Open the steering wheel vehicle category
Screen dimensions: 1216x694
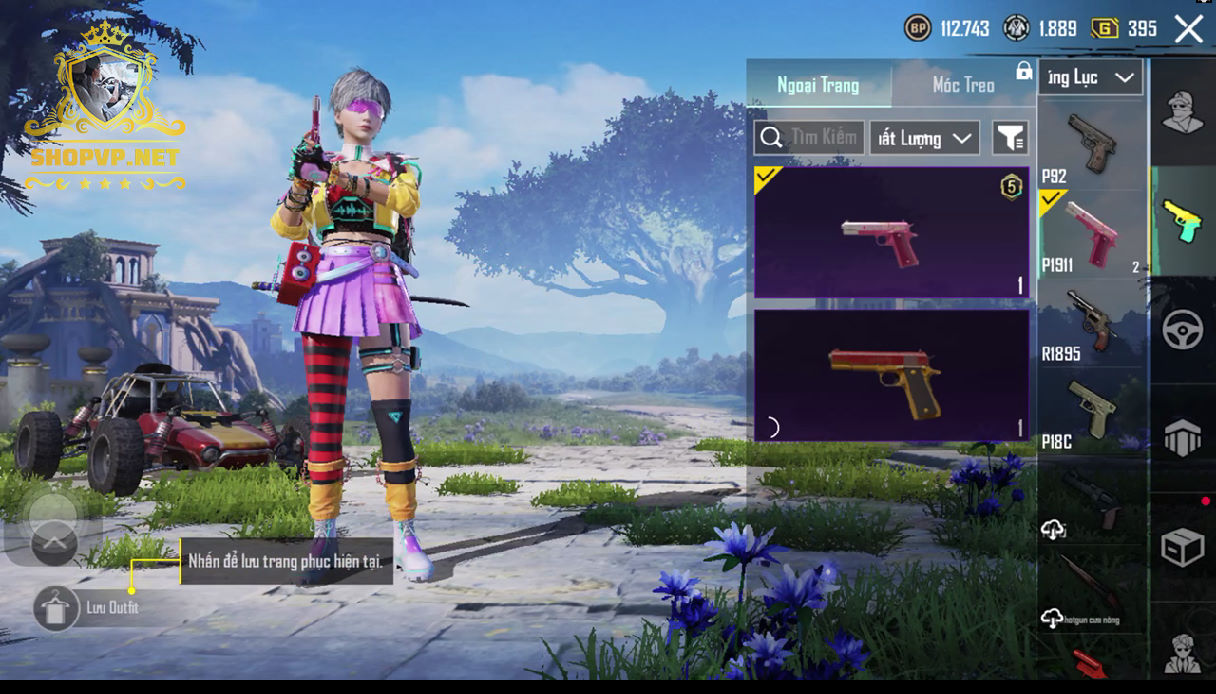tap(1182, 330)
